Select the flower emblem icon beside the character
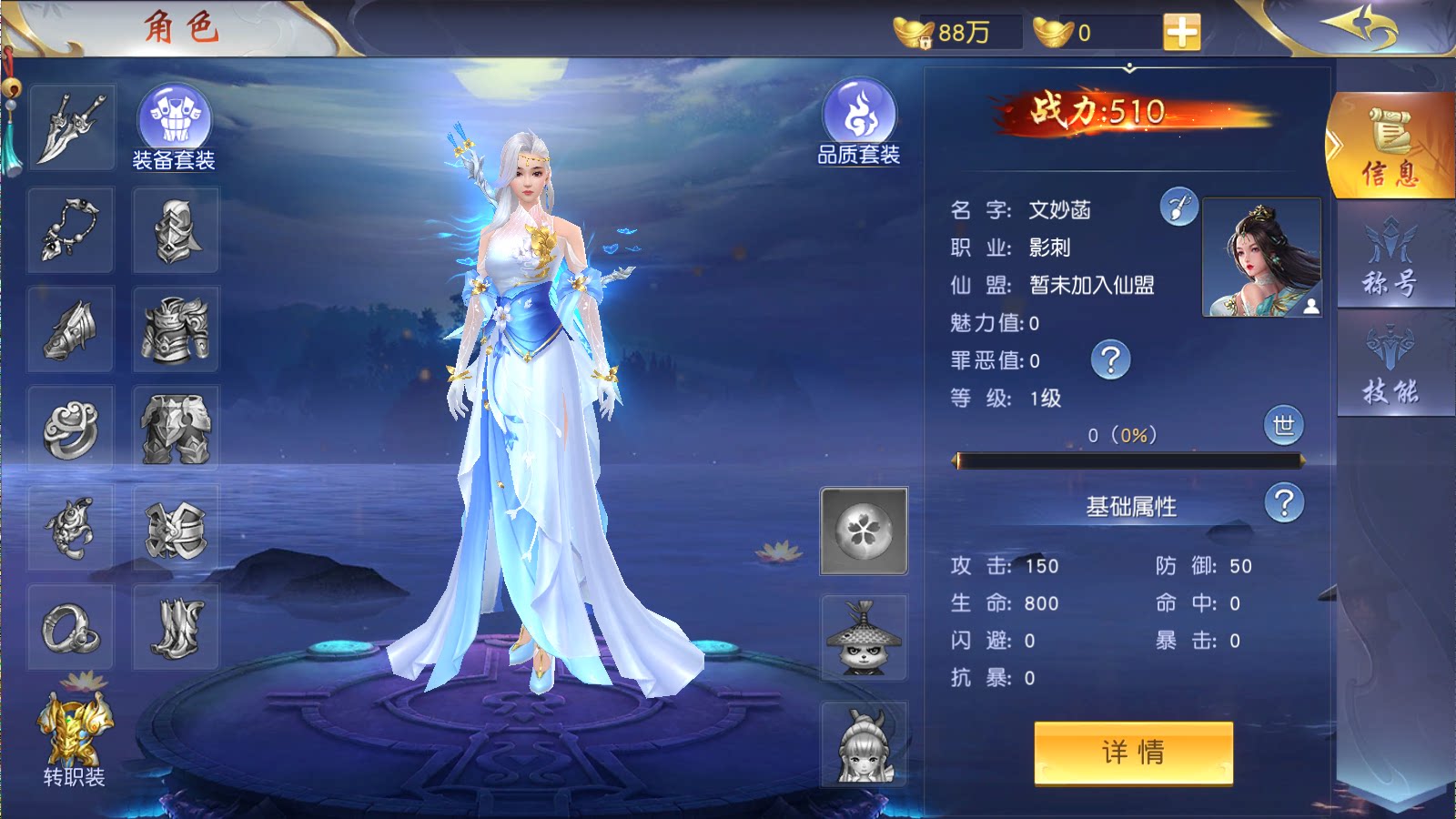 pyautogui.click(x=863, y=531)
